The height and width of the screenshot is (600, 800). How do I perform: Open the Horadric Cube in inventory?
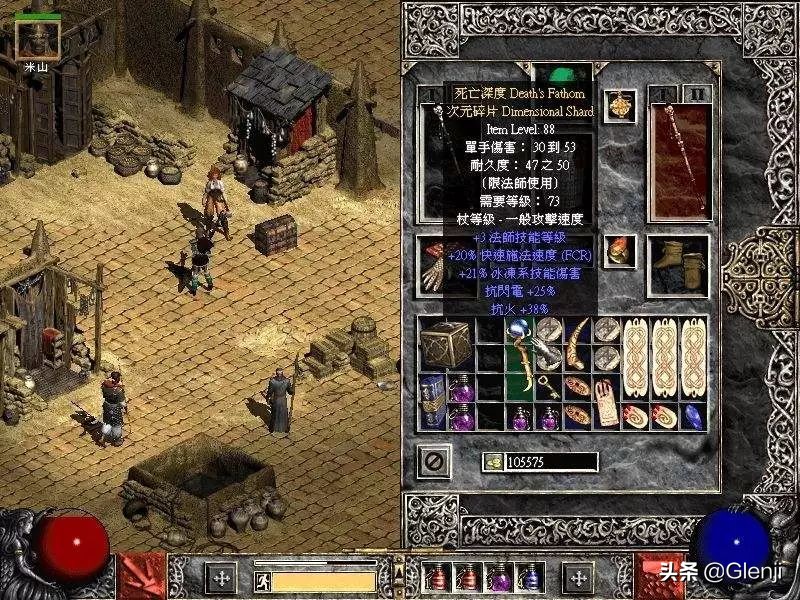pyautogui.click(x=445, y=345)
